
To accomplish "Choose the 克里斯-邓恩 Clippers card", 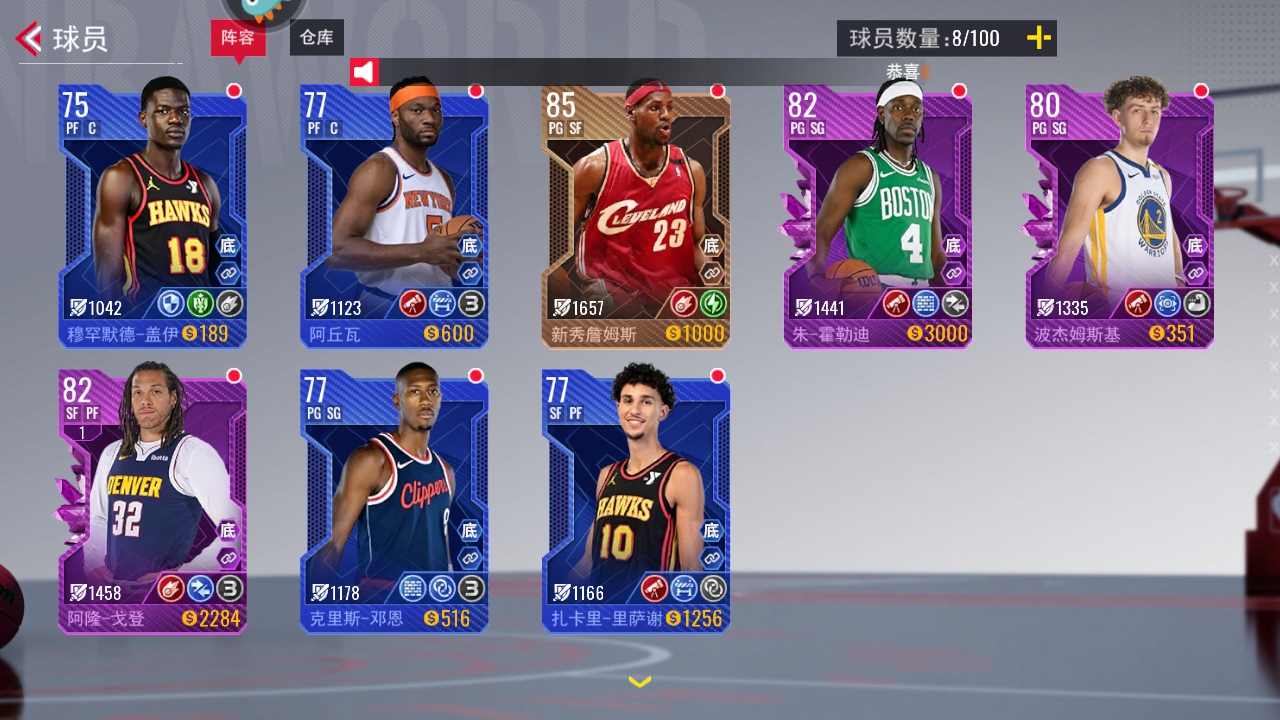I will click(395, 500).
